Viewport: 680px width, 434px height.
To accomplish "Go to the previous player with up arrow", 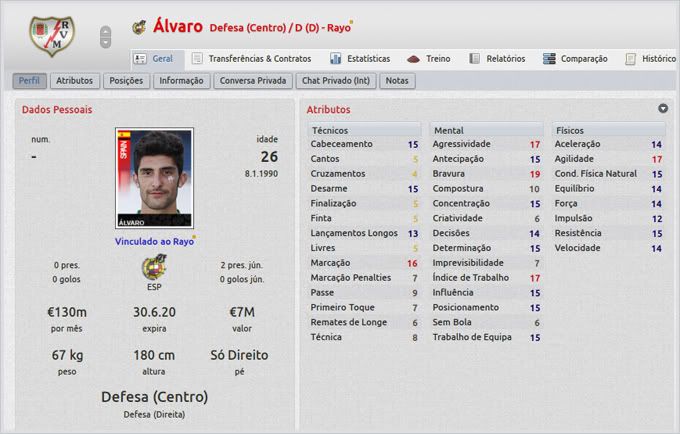I will pos(105,30).
